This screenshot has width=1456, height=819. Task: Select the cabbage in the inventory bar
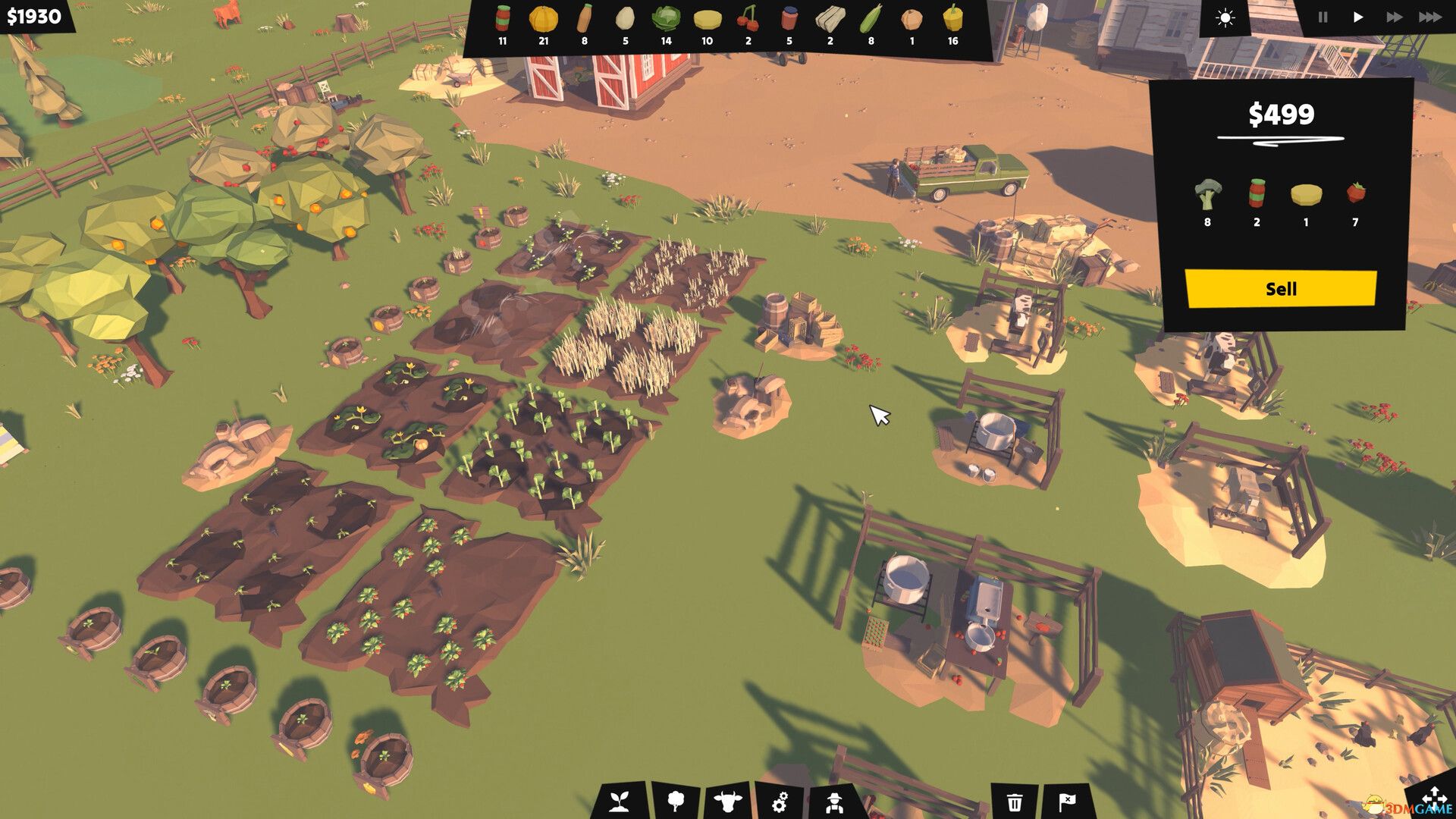pos(666,19)
